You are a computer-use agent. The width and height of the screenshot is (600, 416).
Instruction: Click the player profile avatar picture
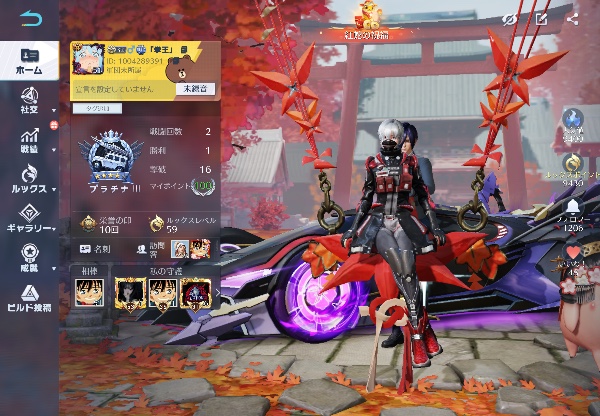click(x=88, y=62)
